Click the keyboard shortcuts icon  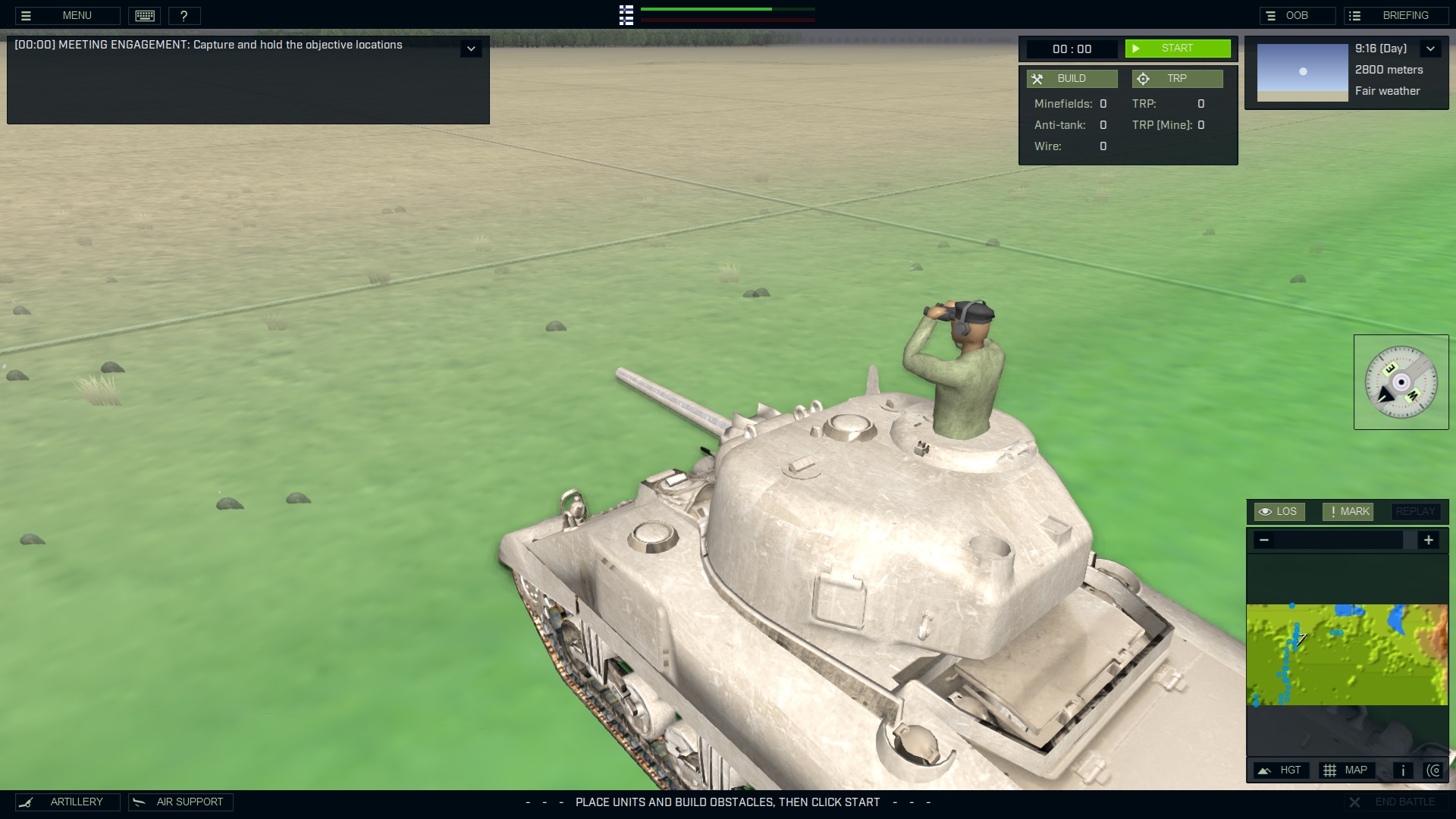pyautogui.click(x=144, y=15)
